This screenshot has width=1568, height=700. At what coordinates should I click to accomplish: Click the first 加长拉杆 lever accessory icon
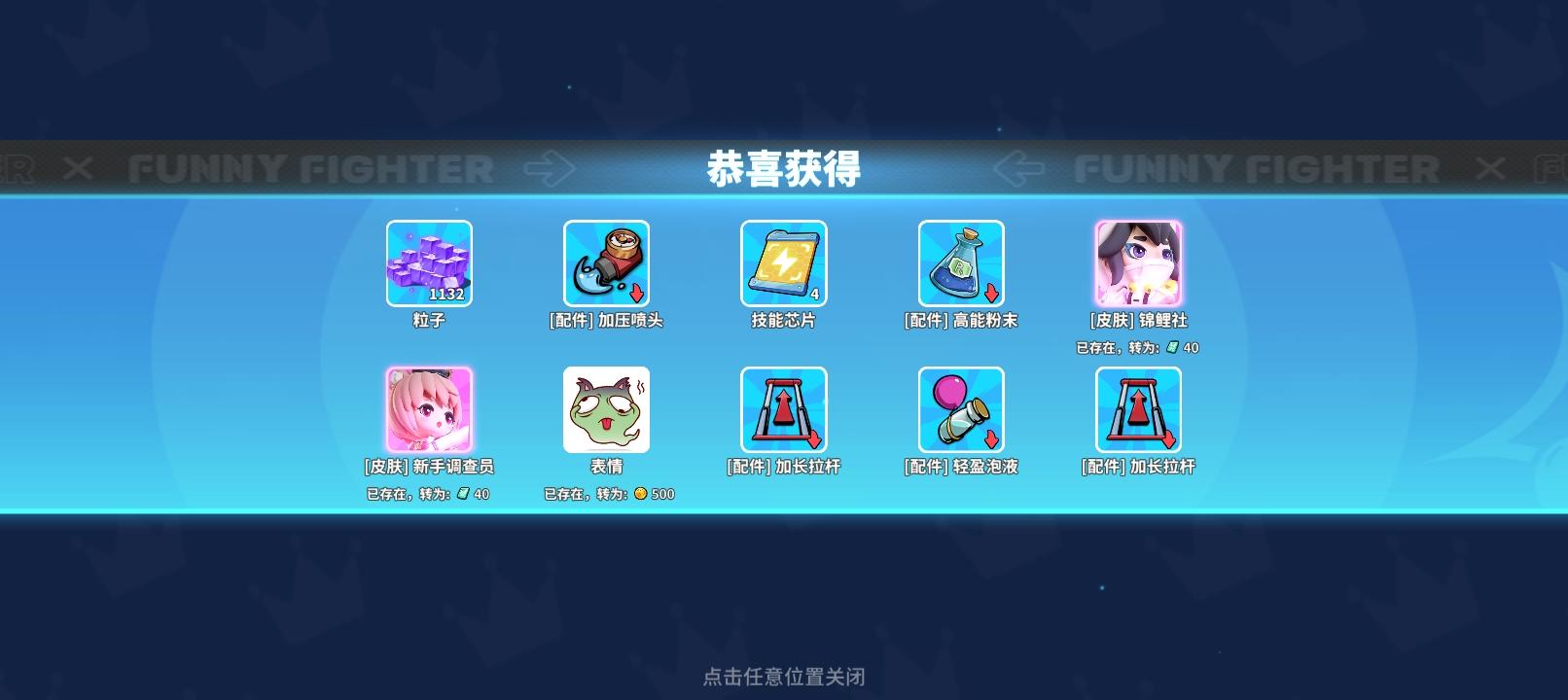(783, 408)
